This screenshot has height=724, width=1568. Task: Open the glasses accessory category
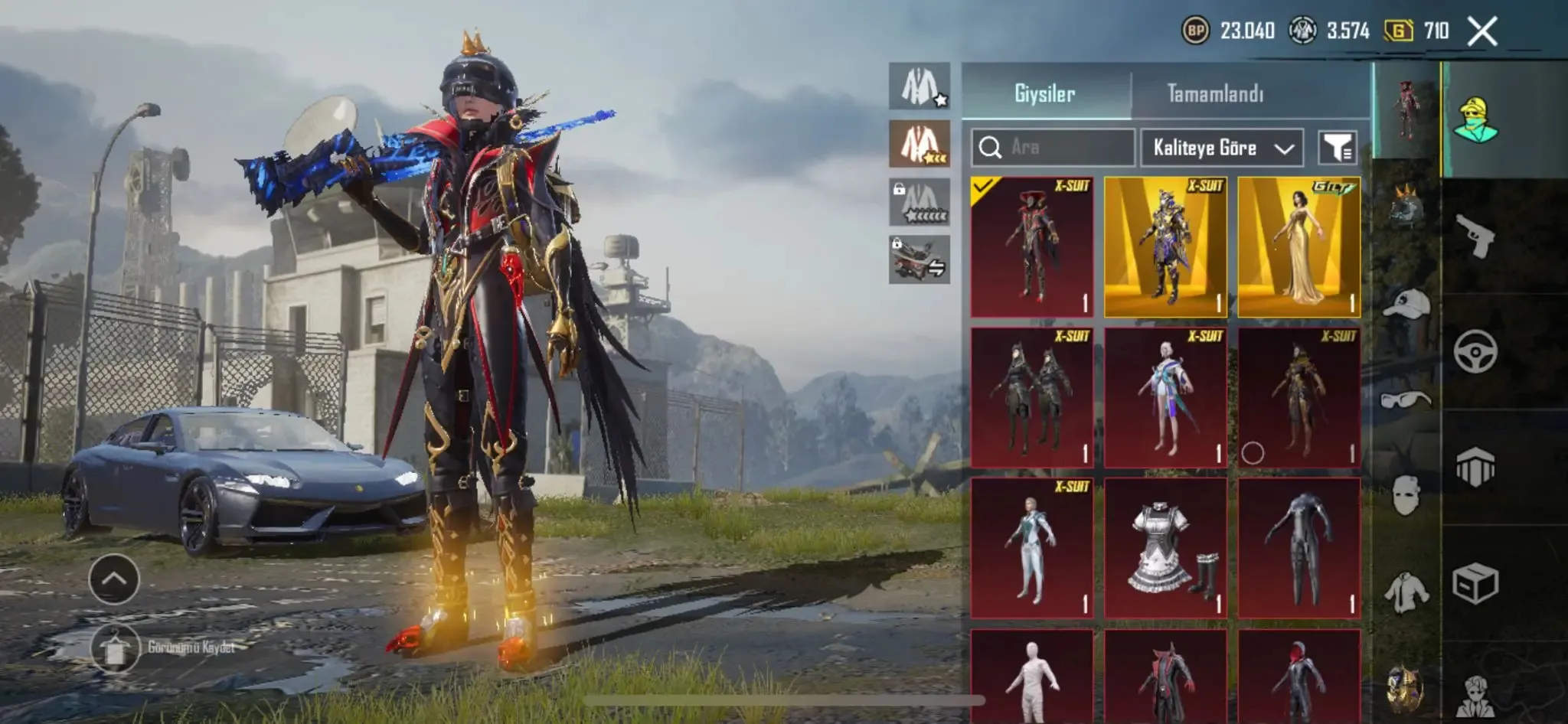(1406, 400)
